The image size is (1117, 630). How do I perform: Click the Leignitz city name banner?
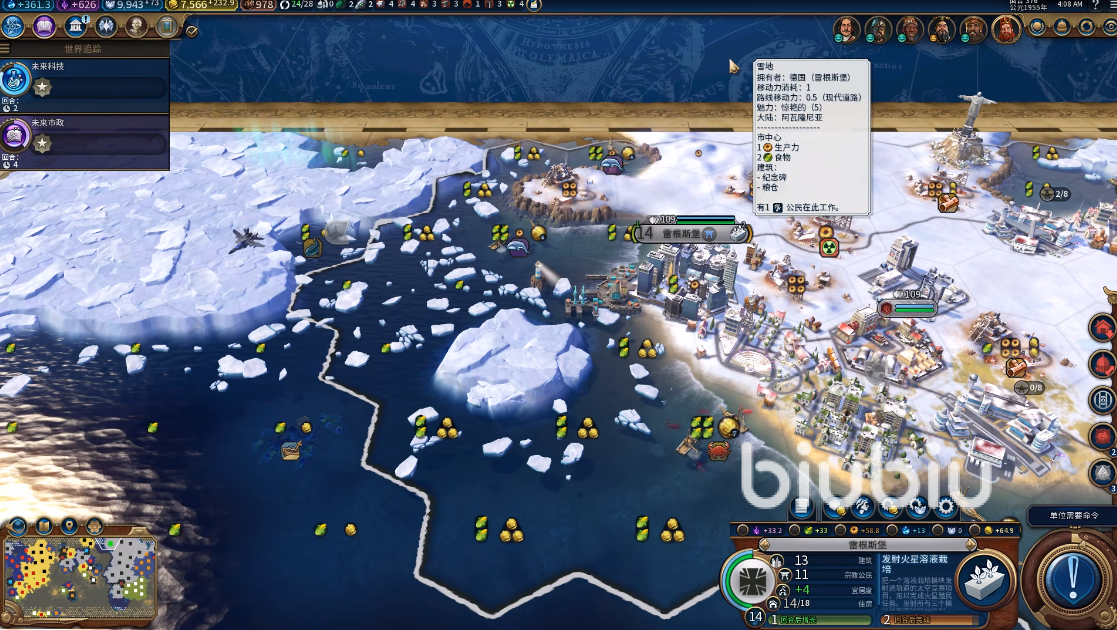[681, 234]
